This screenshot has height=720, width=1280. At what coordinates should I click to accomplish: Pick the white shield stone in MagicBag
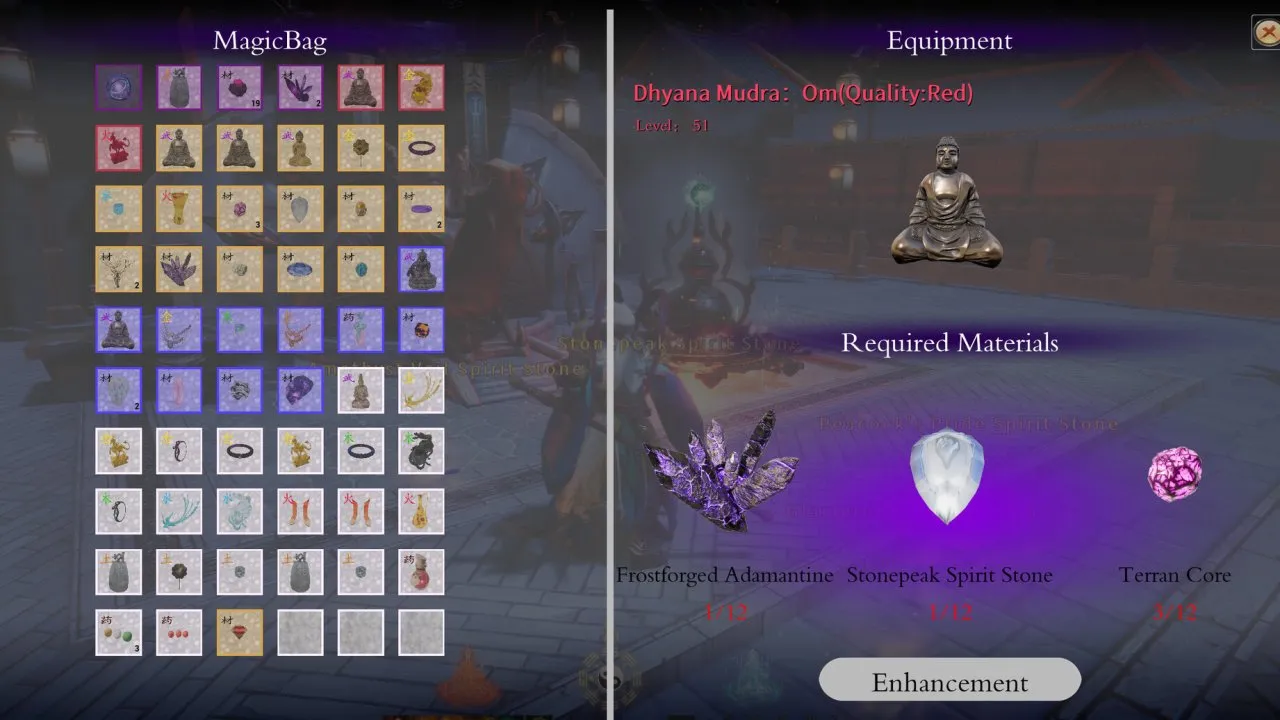click(300, 208)
